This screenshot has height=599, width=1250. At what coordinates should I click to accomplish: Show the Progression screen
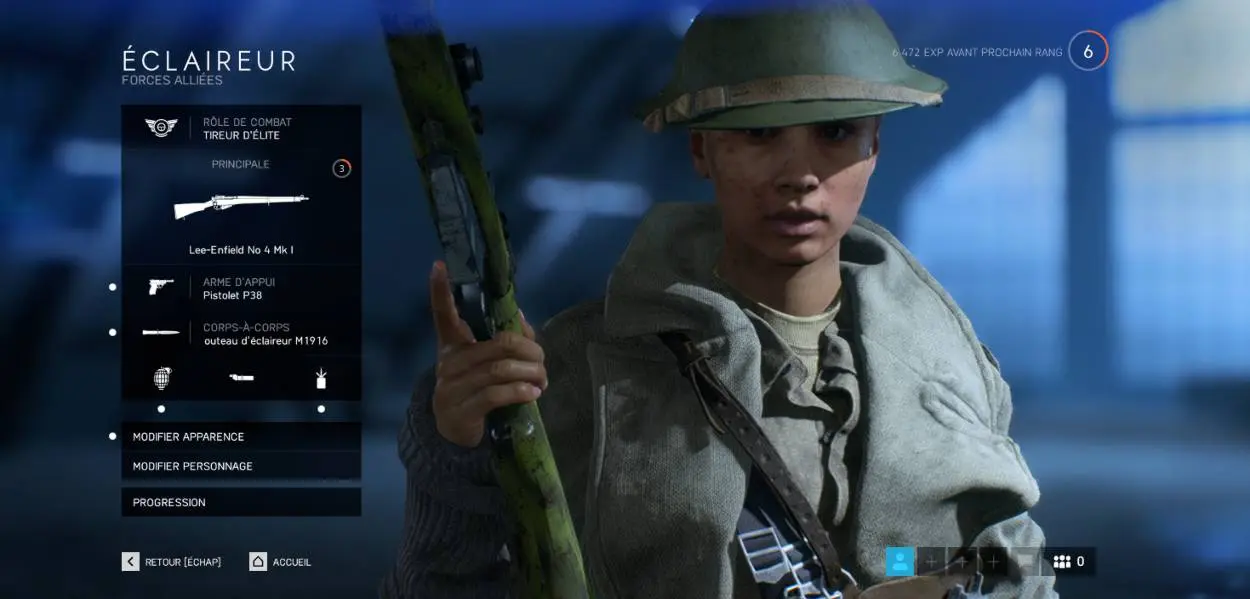pyautogui.click(x=241, y=502)
